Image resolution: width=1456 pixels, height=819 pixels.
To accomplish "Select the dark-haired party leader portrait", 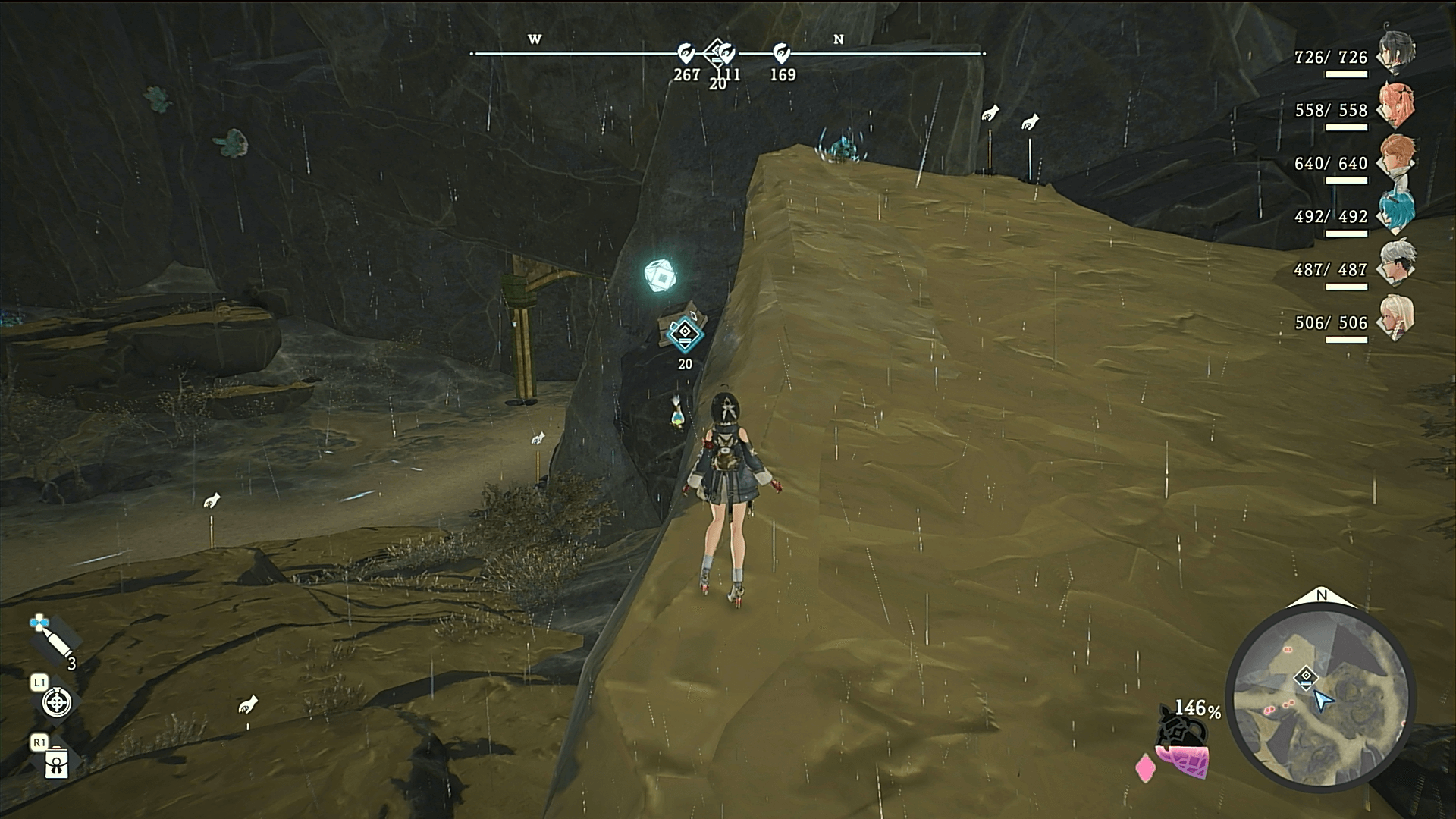I will [1397, 53].
